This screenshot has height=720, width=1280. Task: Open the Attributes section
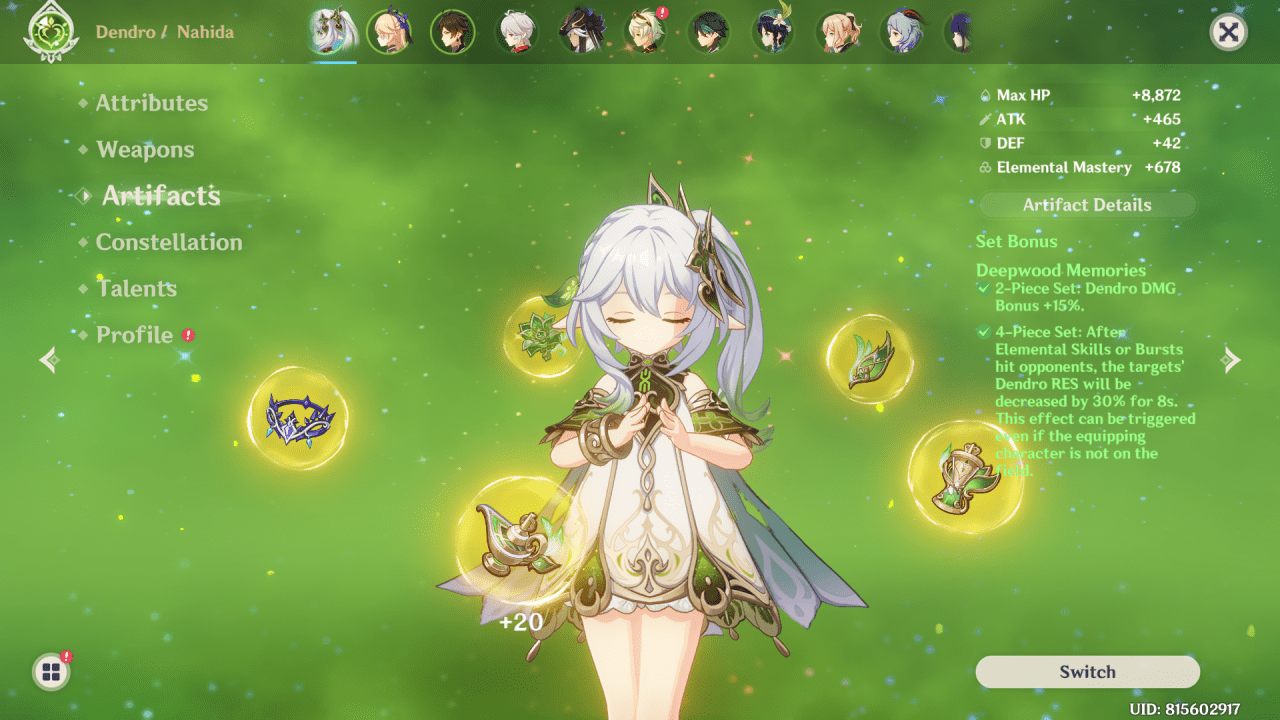(151, 102)
